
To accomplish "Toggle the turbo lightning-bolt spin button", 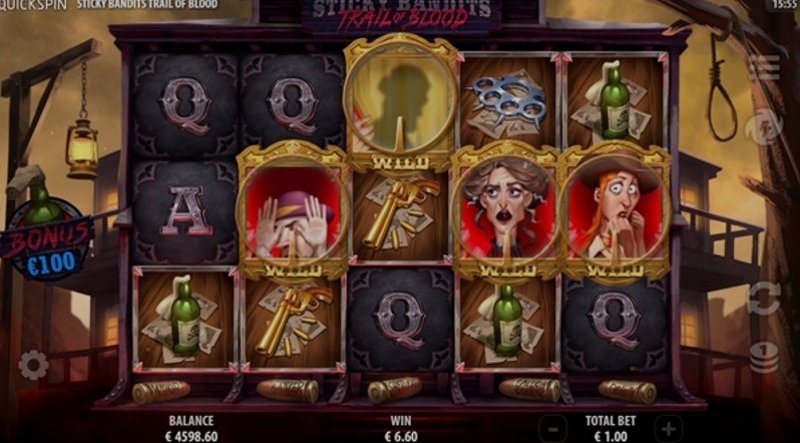I will pyautogui.click(x=765, y=125).
